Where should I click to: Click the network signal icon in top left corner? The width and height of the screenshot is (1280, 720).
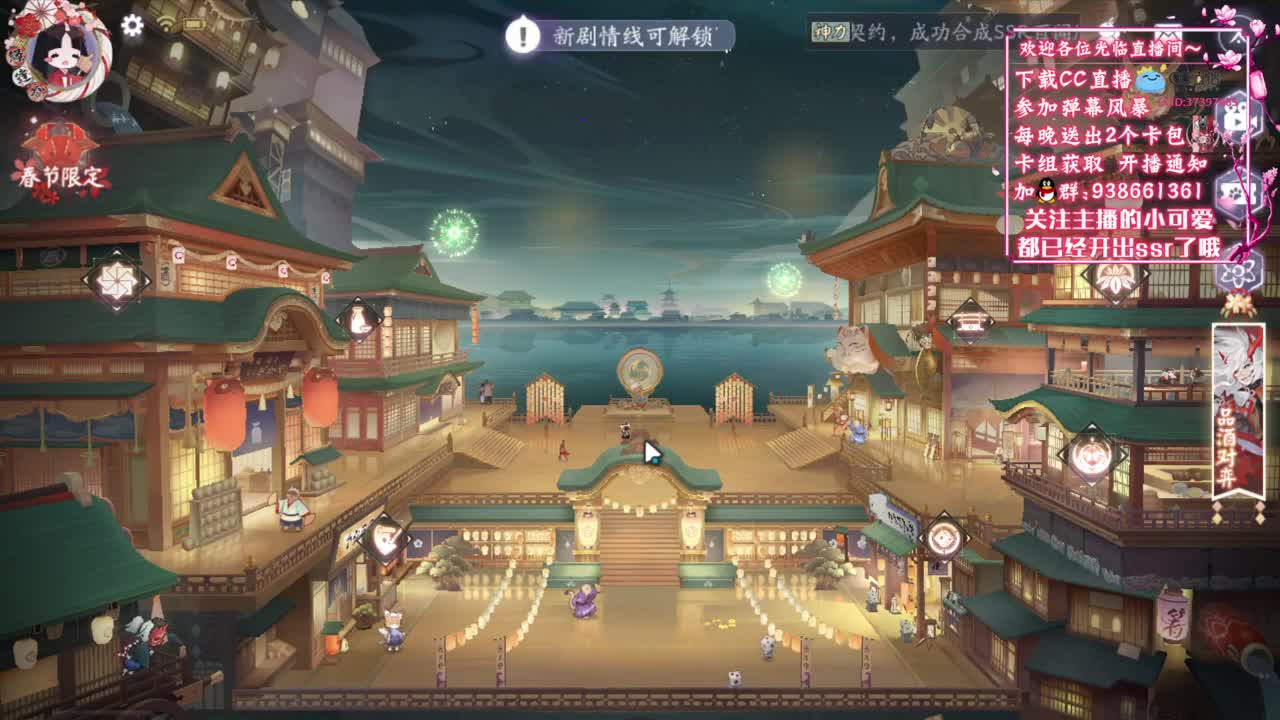165,22
